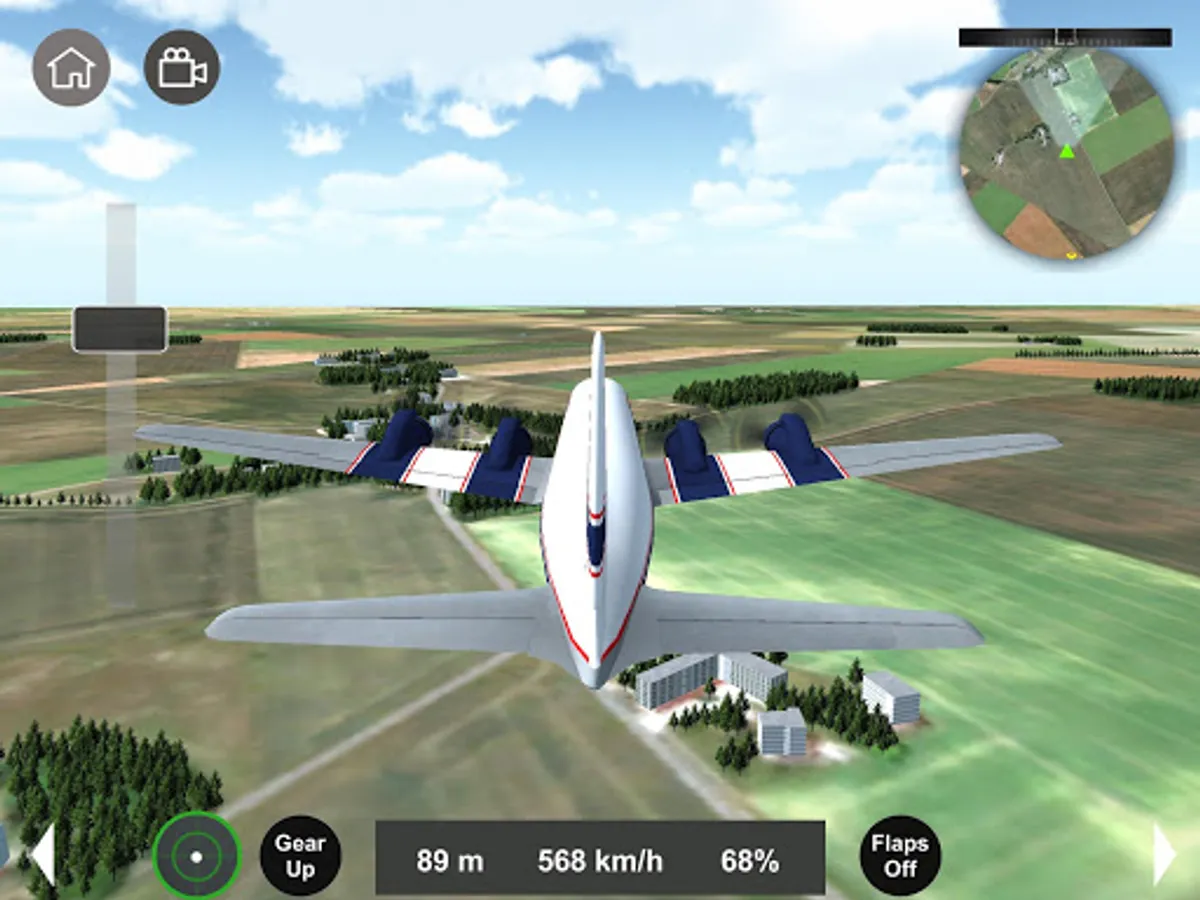This screenshot has height=900, width=1200.
Task: Open the circular minimap
Action: click(x=1067, y=153)
